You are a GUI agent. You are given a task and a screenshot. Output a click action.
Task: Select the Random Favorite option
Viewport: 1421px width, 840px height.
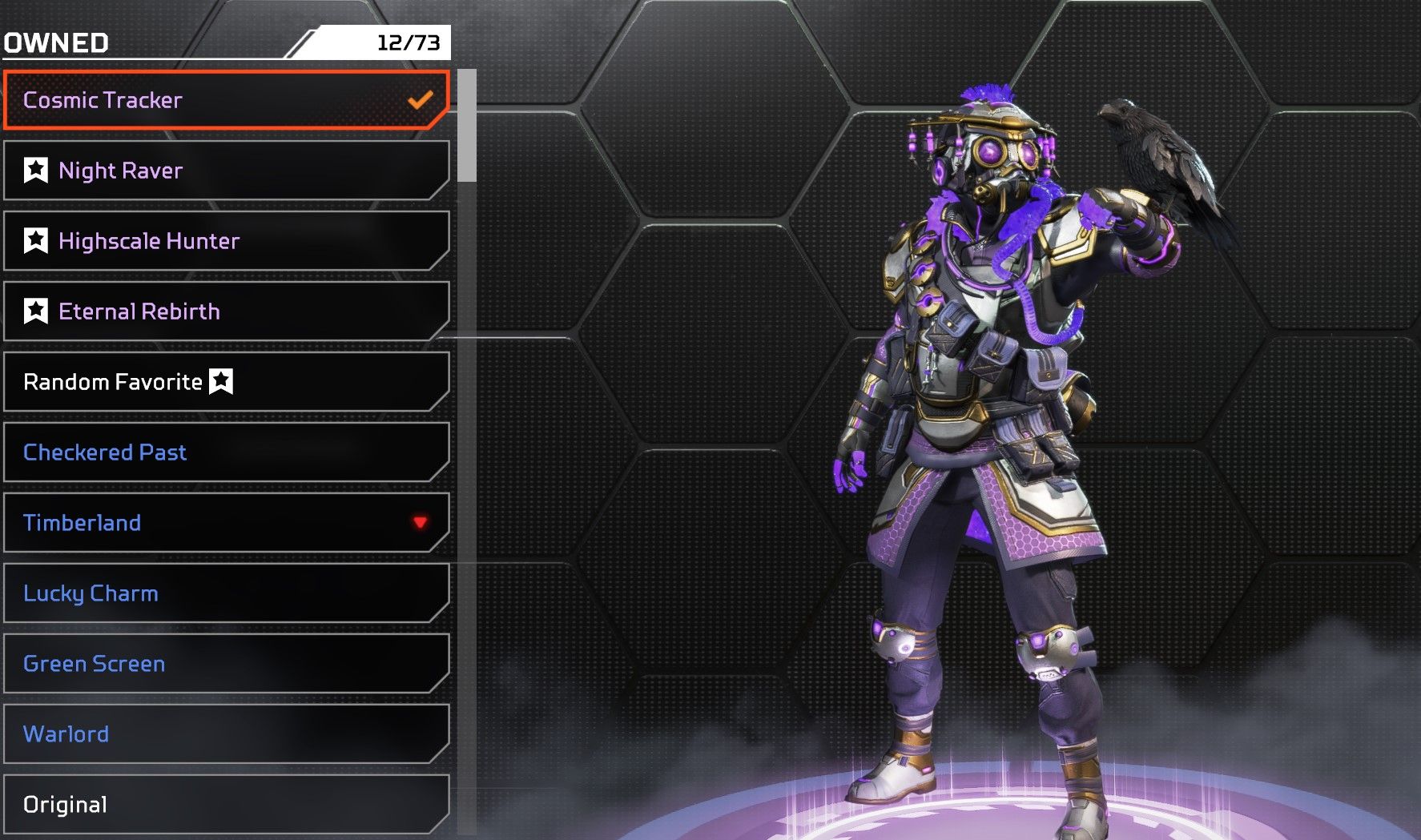[226, 382]
